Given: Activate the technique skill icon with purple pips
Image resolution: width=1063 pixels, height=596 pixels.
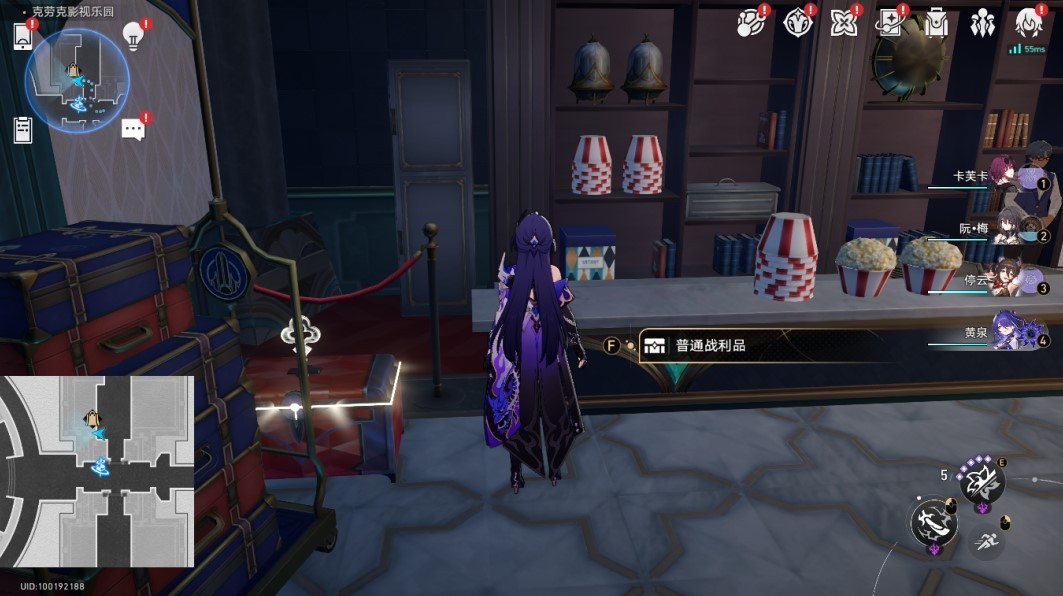Looking at the screenshot, I should coord(980,482).
